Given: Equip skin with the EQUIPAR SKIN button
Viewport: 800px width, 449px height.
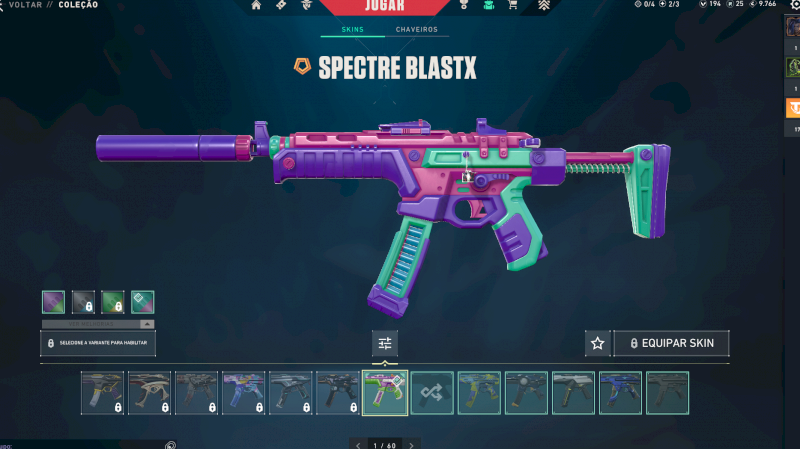Looking at the screenshot, I should 671,343.
